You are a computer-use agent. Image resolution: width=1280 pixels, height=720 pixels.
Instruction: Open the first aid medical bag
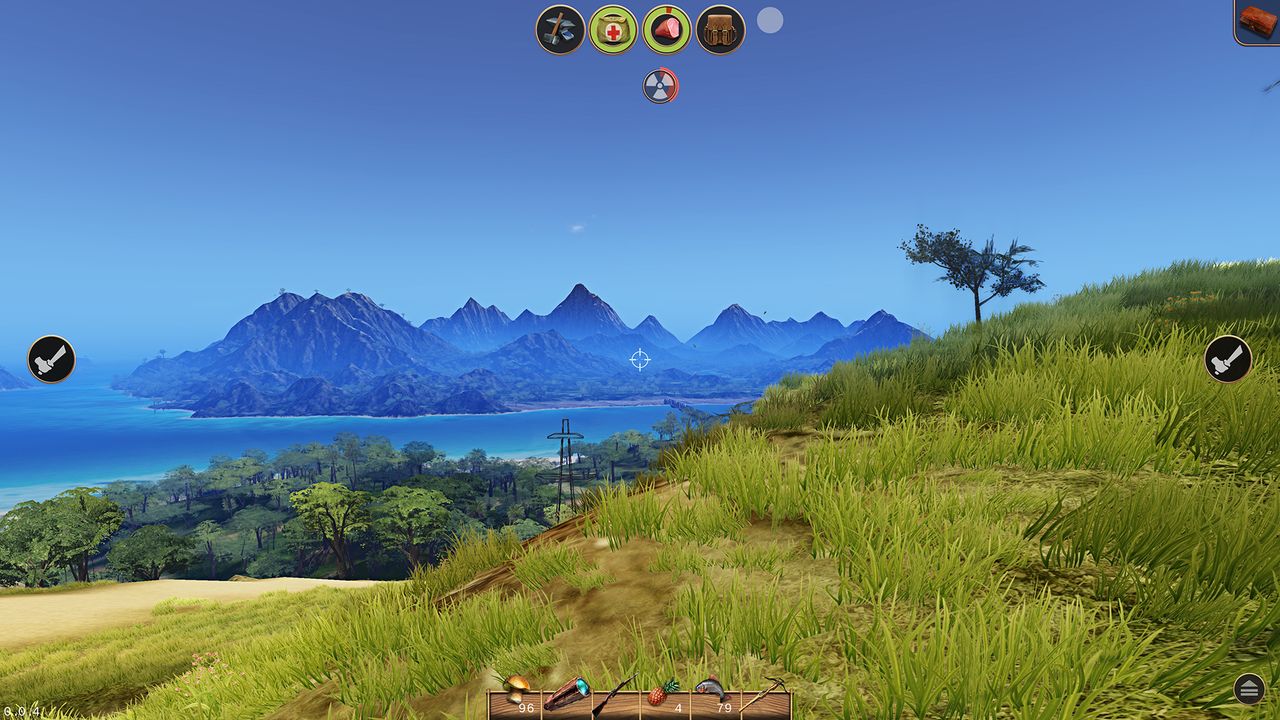click(614, 28)
